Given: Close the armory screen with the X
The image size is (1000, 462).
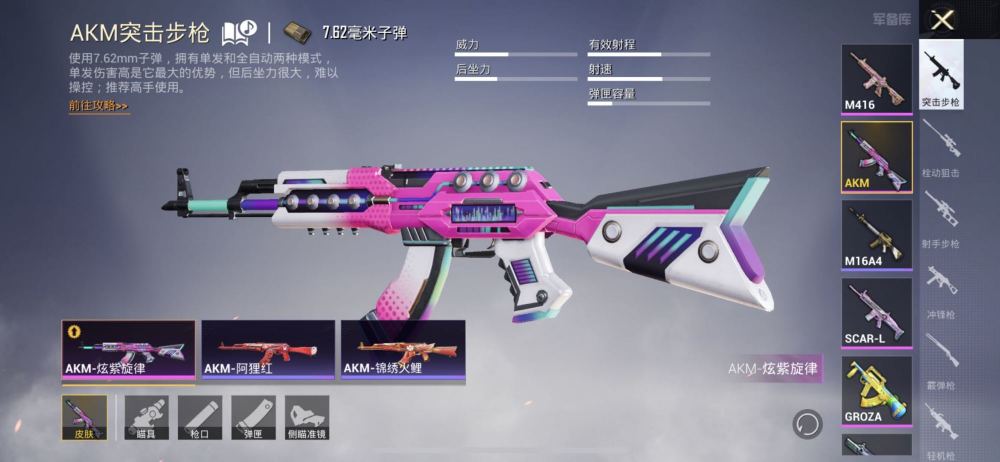Looking at the screenshot, I should (941, 19).
